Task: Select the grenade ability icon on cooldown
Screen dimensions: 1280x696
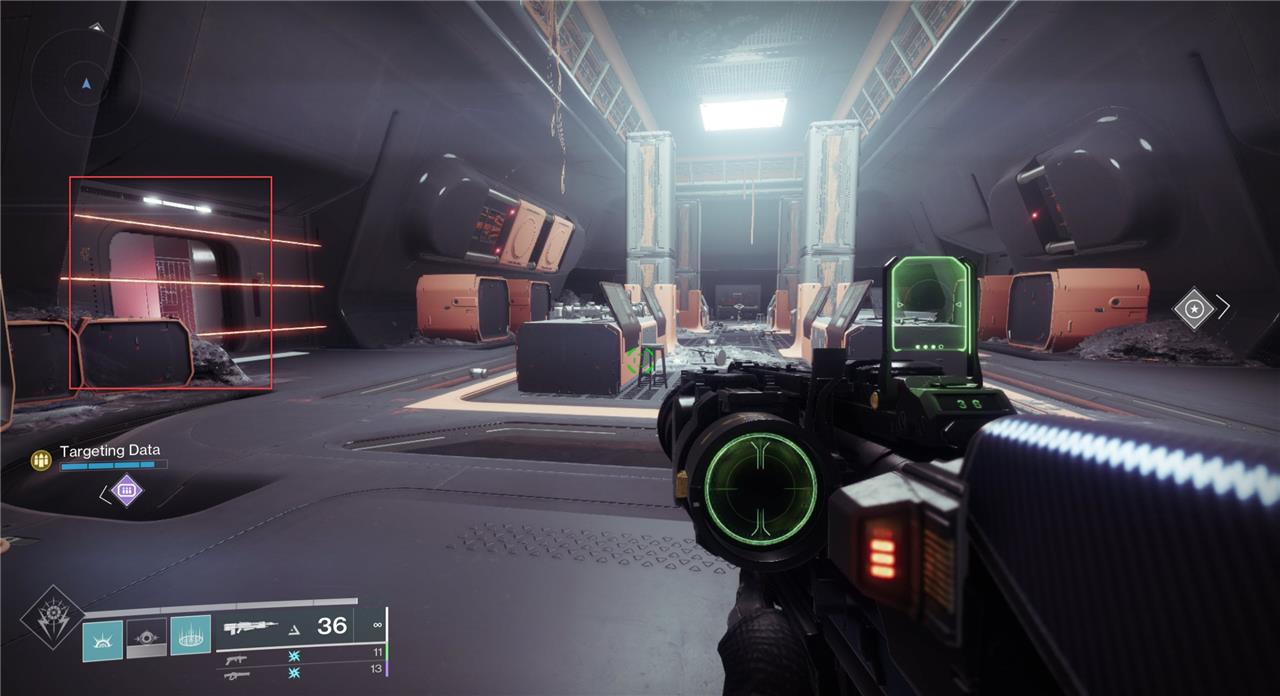Action: [146, 638]
